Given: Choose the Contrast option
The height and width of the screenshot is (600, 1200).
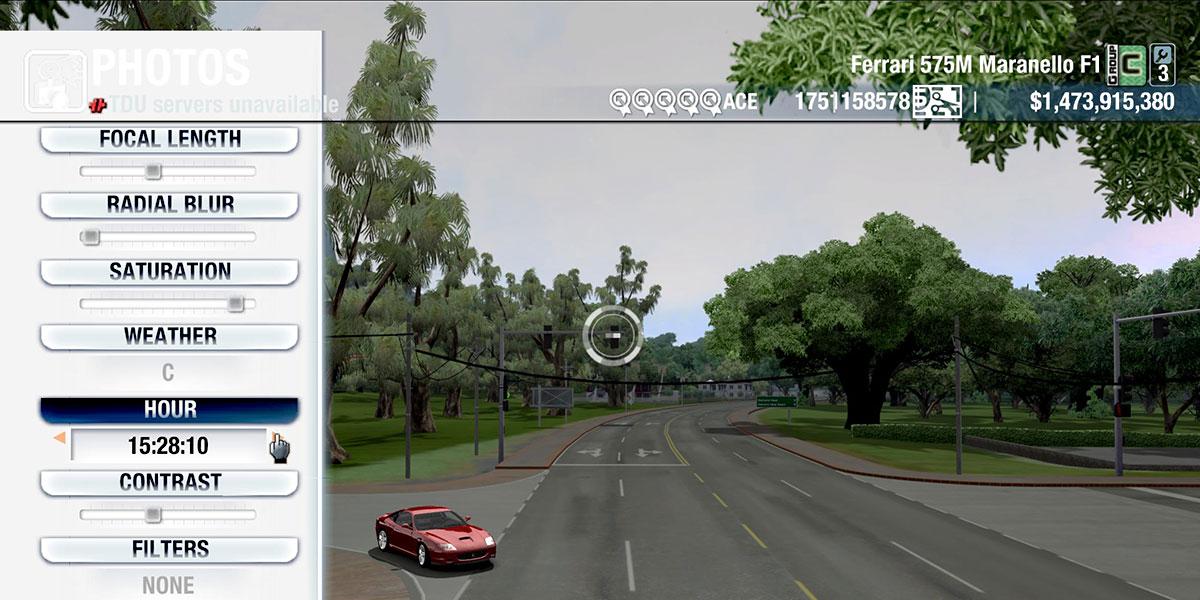Looking at the screenshot, I should (x=169, y=482).
